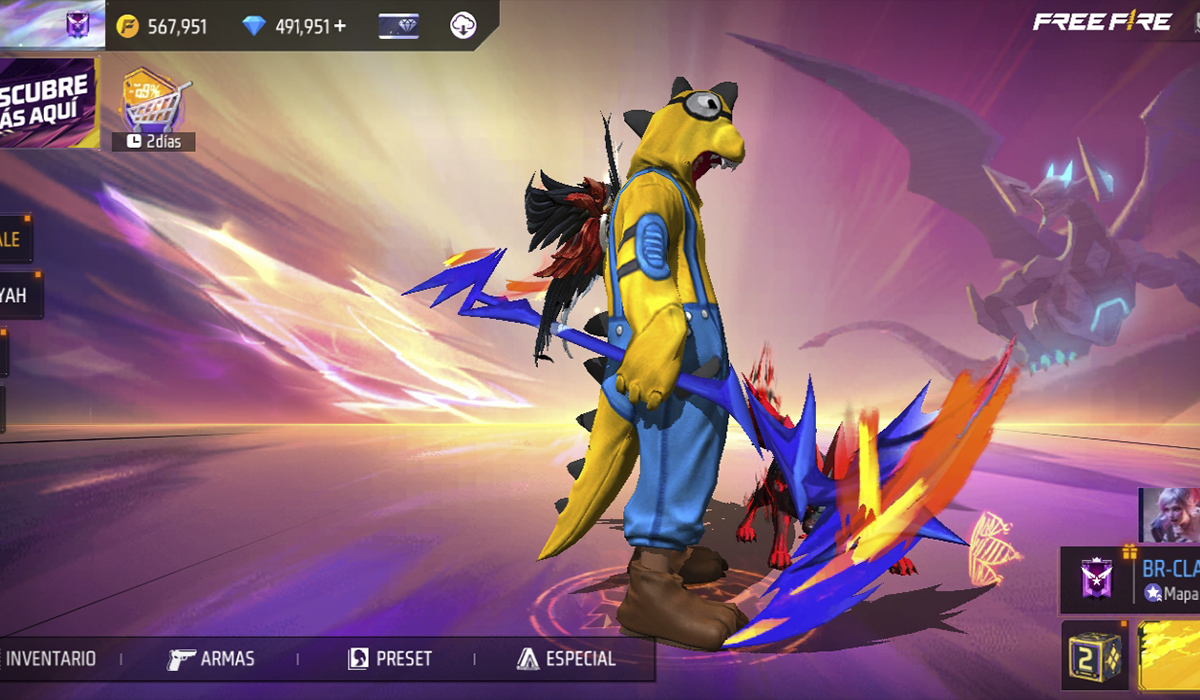Add diamonds with the plus button
Viewport: 1200px width, 700px height.
(x=341, y=26)
